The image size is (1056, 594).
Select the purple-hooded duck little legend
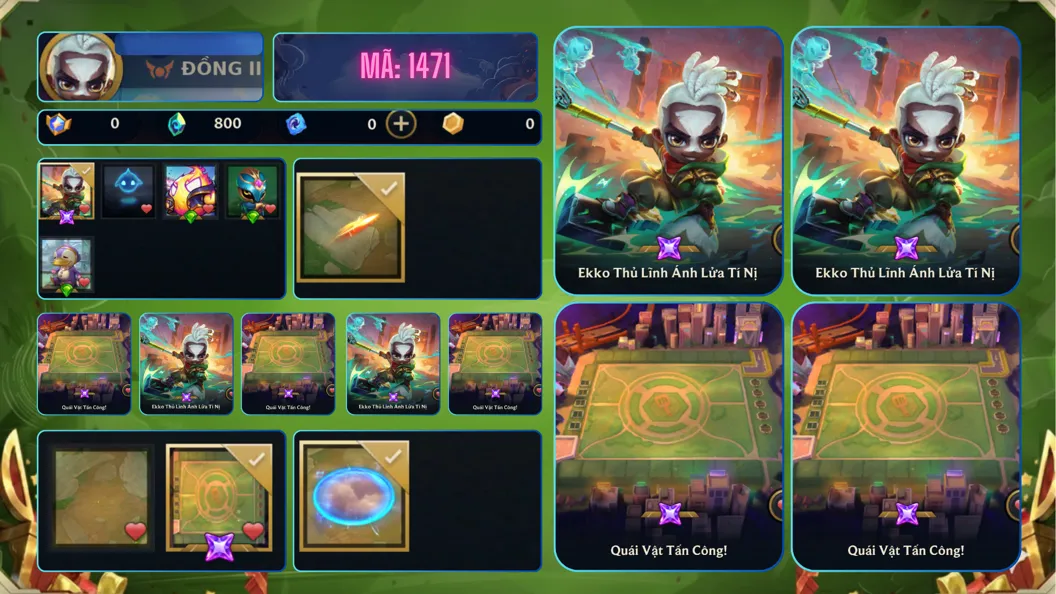67,266
